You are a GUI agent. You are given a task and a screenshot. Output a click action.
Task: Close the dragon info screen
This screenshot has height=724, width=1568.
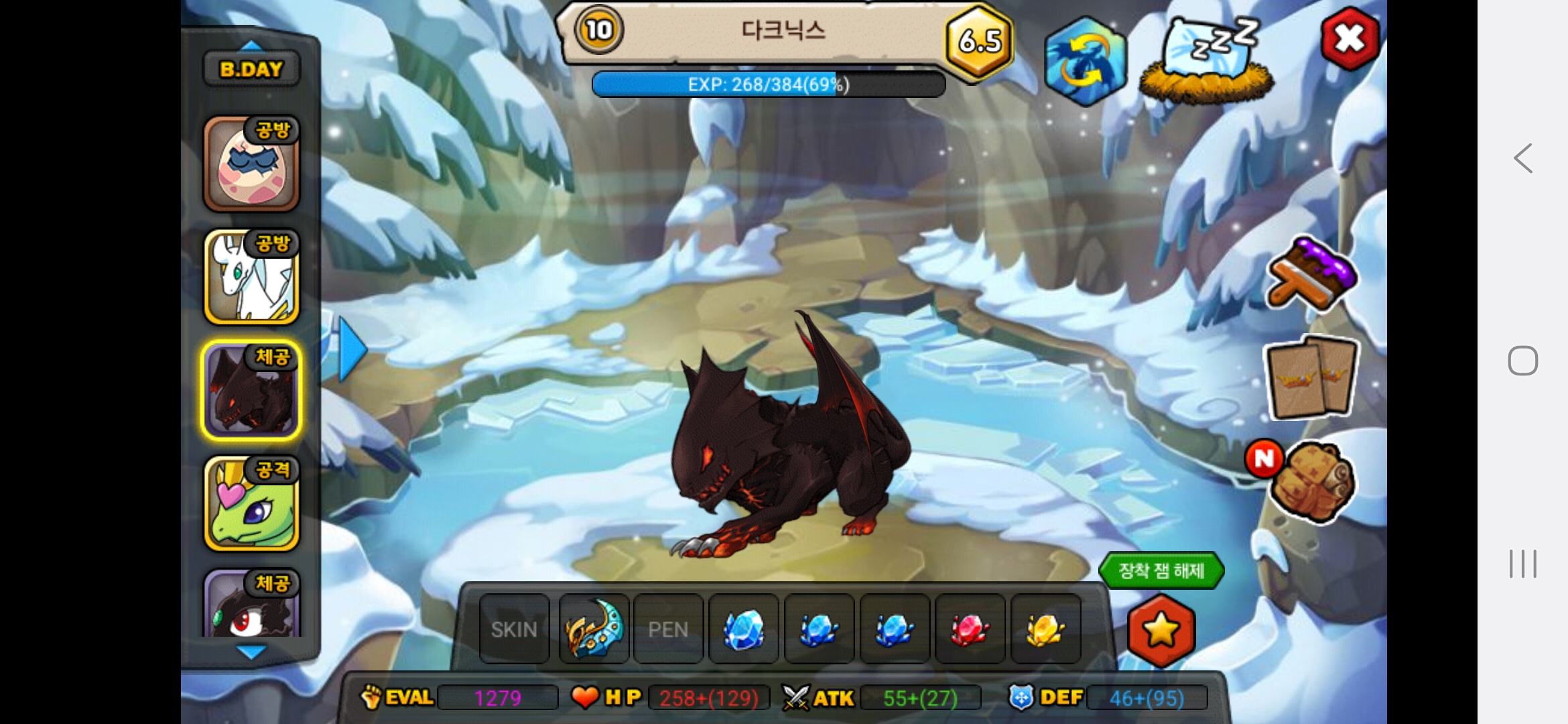click(1350, 39)
